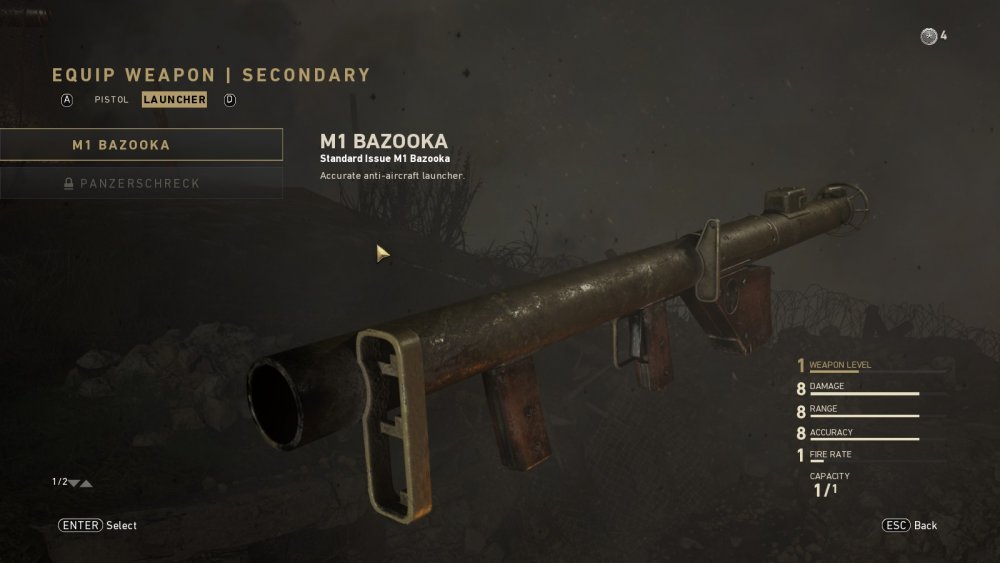The image size is (1000, 563).
Task: Select the Launcher category tab
Action: pyautogui.click(x=174, y=100)
